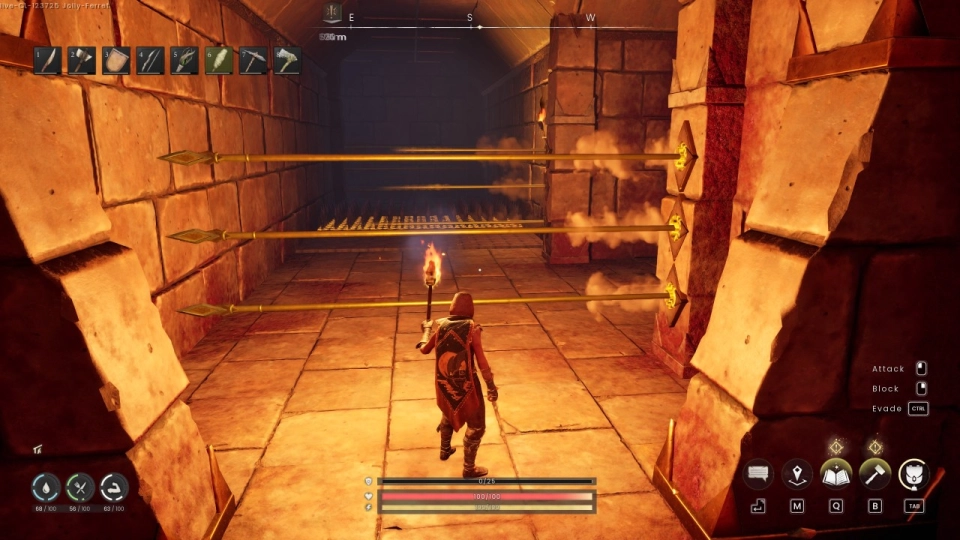Viewport: 960px width, 540px height.
Task: Open the journal book icon
Action: click(836, 474)
